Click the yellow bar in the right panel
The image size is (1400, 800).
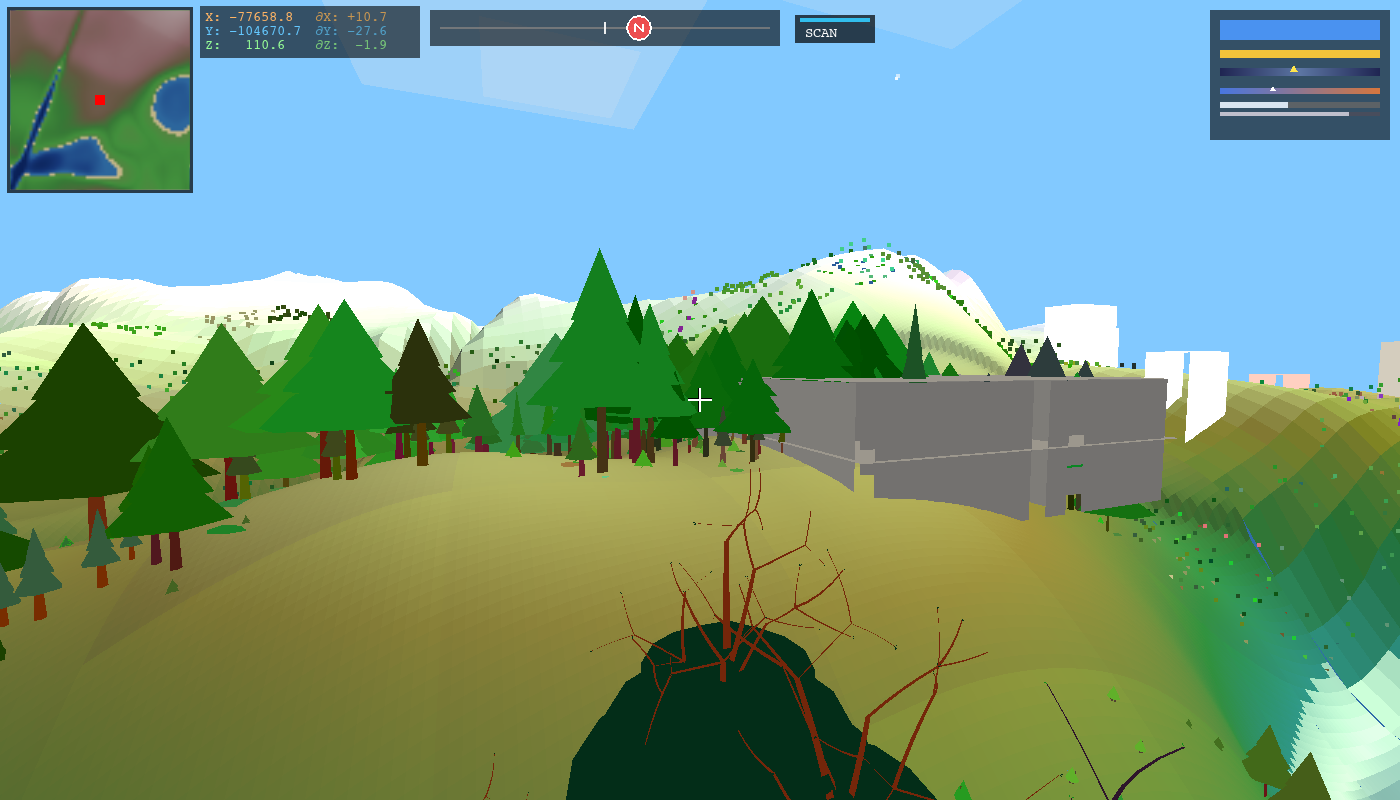1300,53
